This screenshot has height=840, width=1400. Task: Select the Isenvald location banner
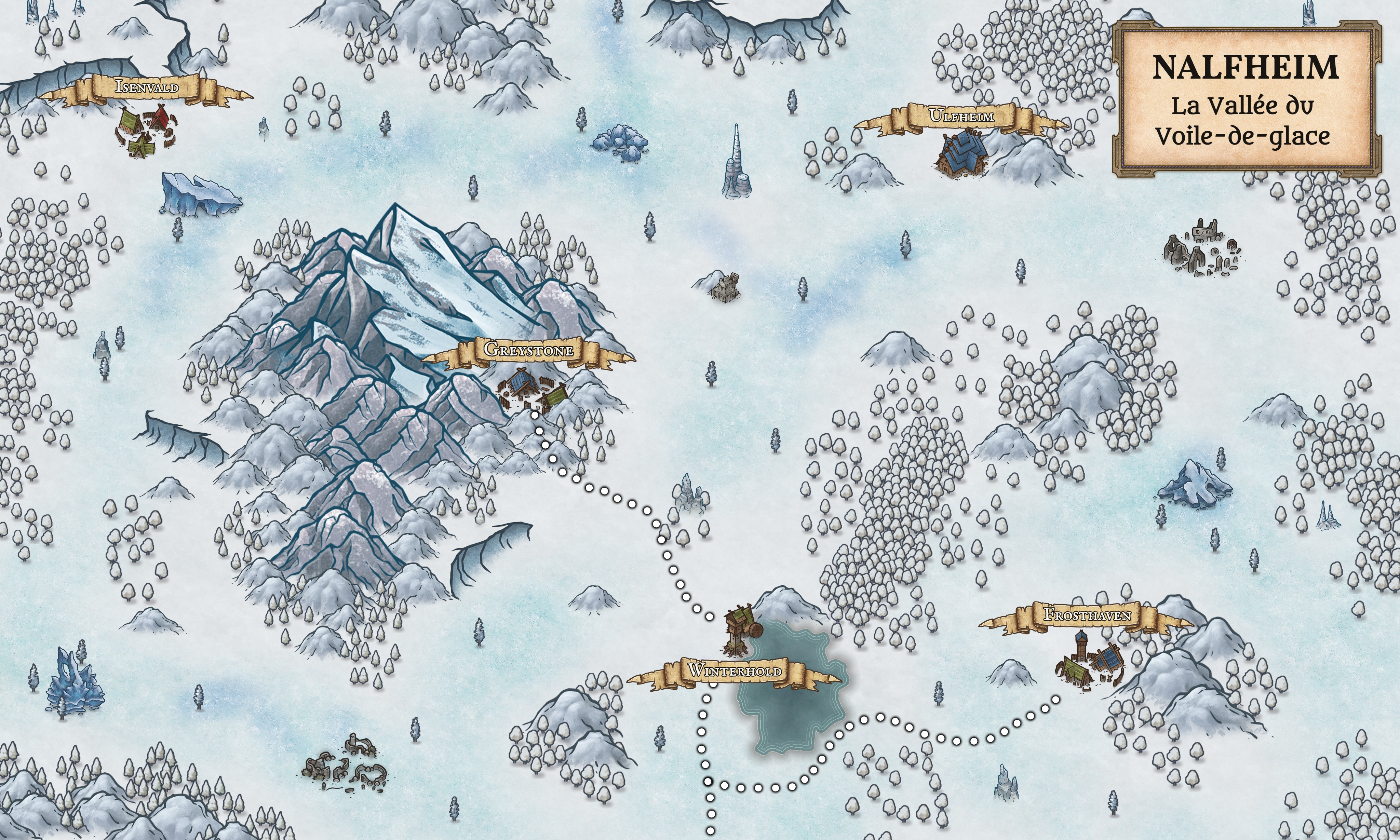147,88
